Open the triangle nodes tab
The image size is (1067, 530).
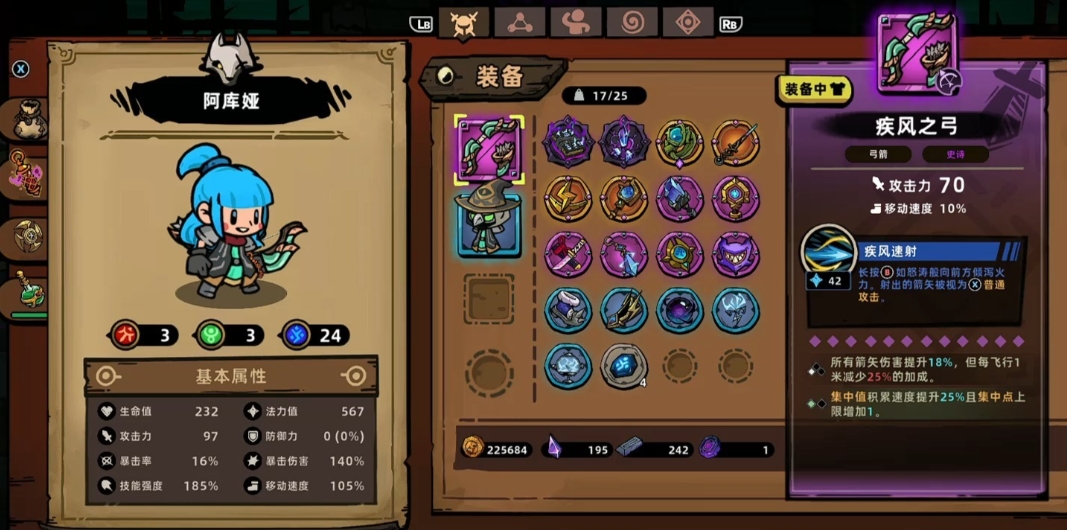520,23
